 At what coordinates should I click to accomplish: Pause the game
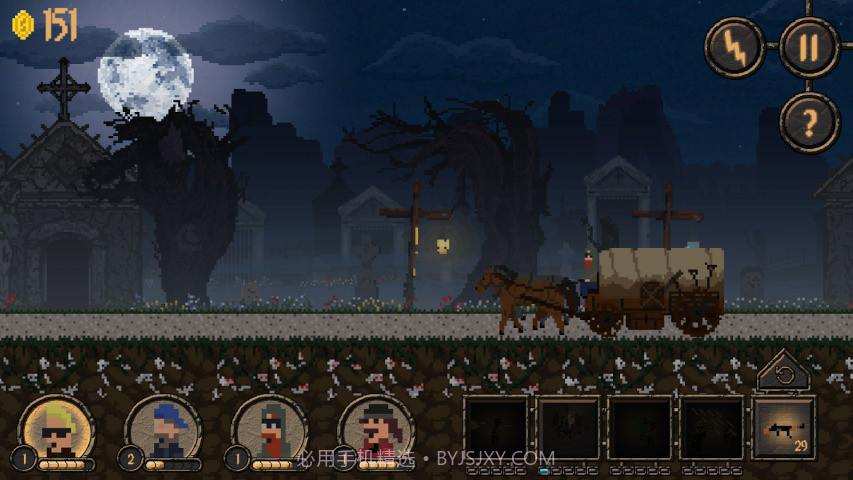808,47
